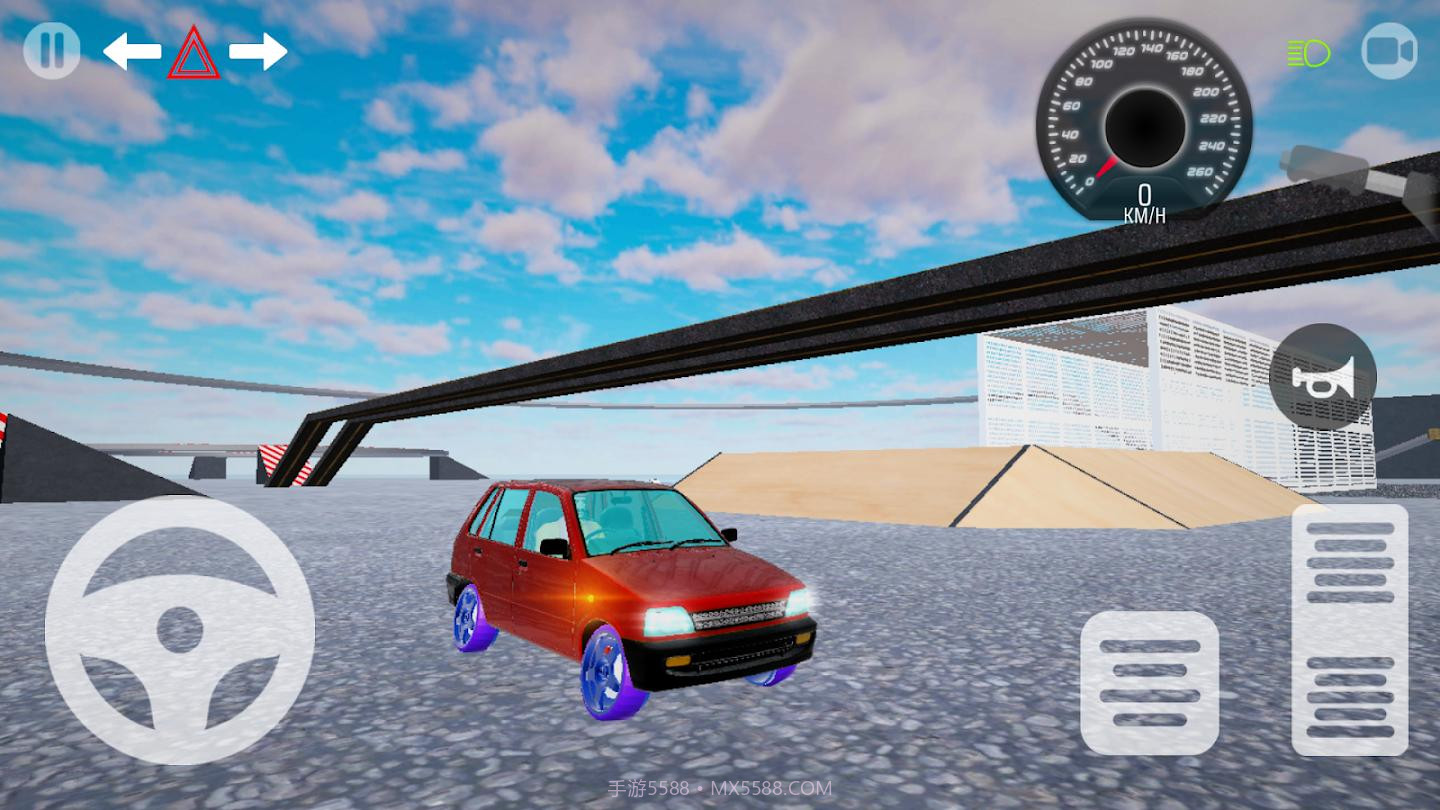Tap the brake pedal
Image resolution: width=1440 pixels, height=810 pixels.
pos(1149,683)
